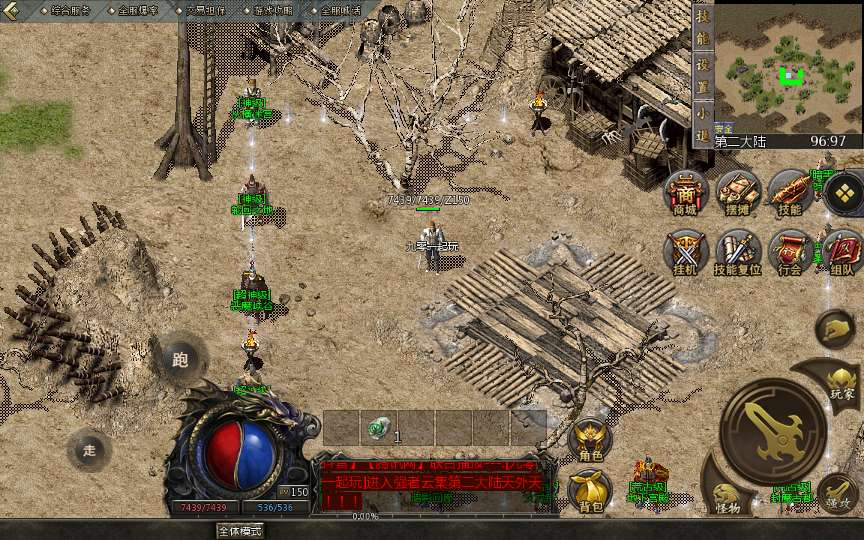Screen dimensions: 864x540
Task: Click the 技能复位 skill reset icon
Action: point(738,253)
